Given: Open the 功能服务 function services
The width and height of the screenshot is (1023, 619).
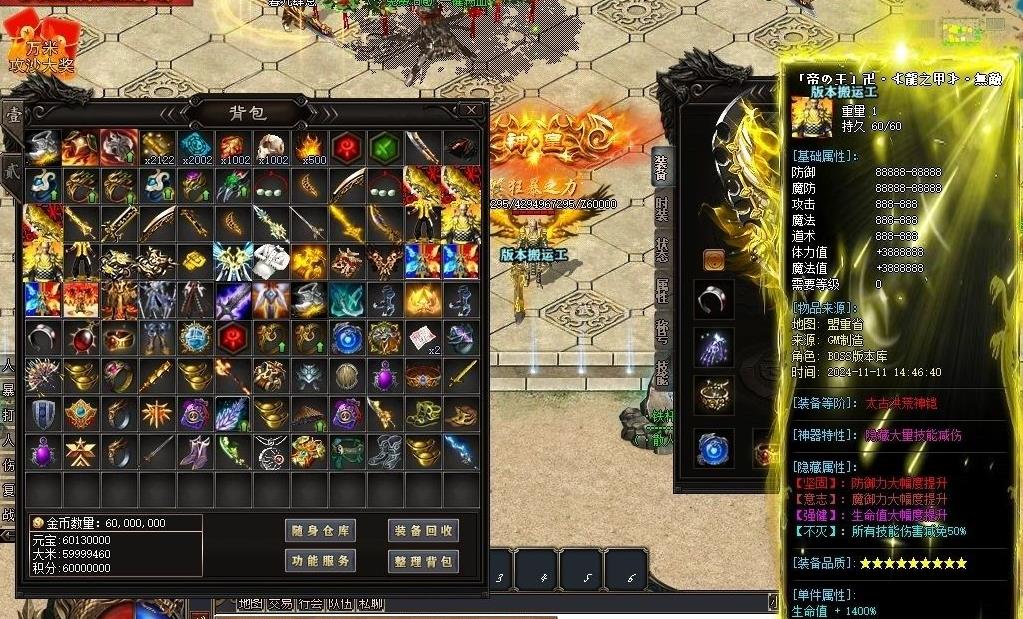Looking at the screenshot, I should click(x=320, y=561).
